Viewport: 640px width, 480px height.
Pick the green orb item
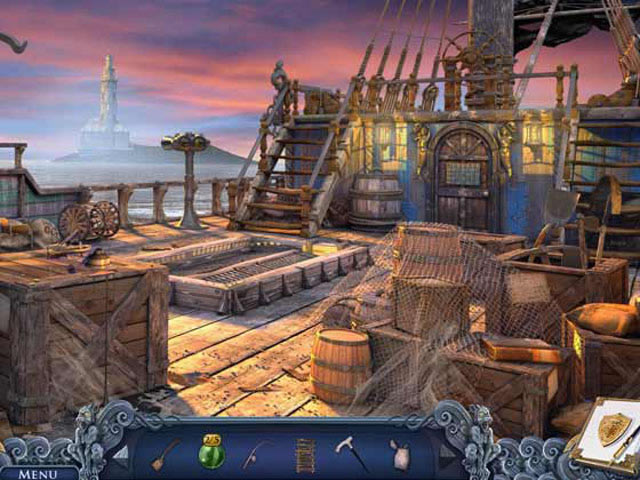click(211, 454)
